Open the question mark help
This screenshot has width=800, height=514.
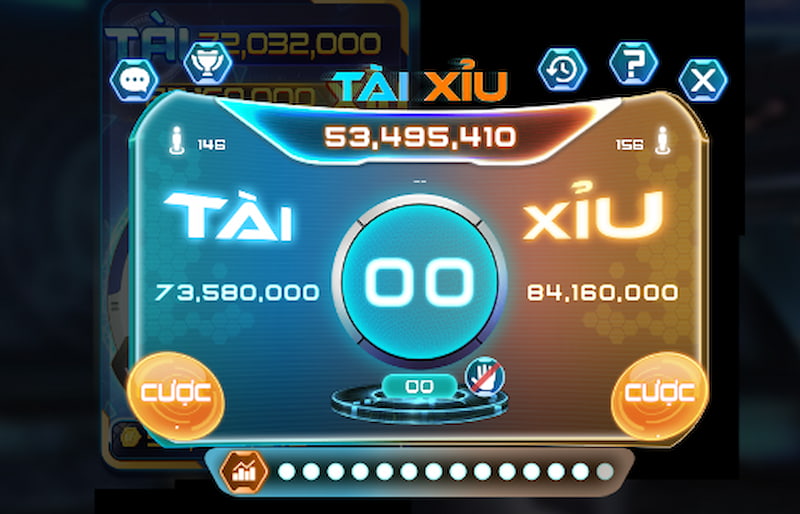coord(633,63)
